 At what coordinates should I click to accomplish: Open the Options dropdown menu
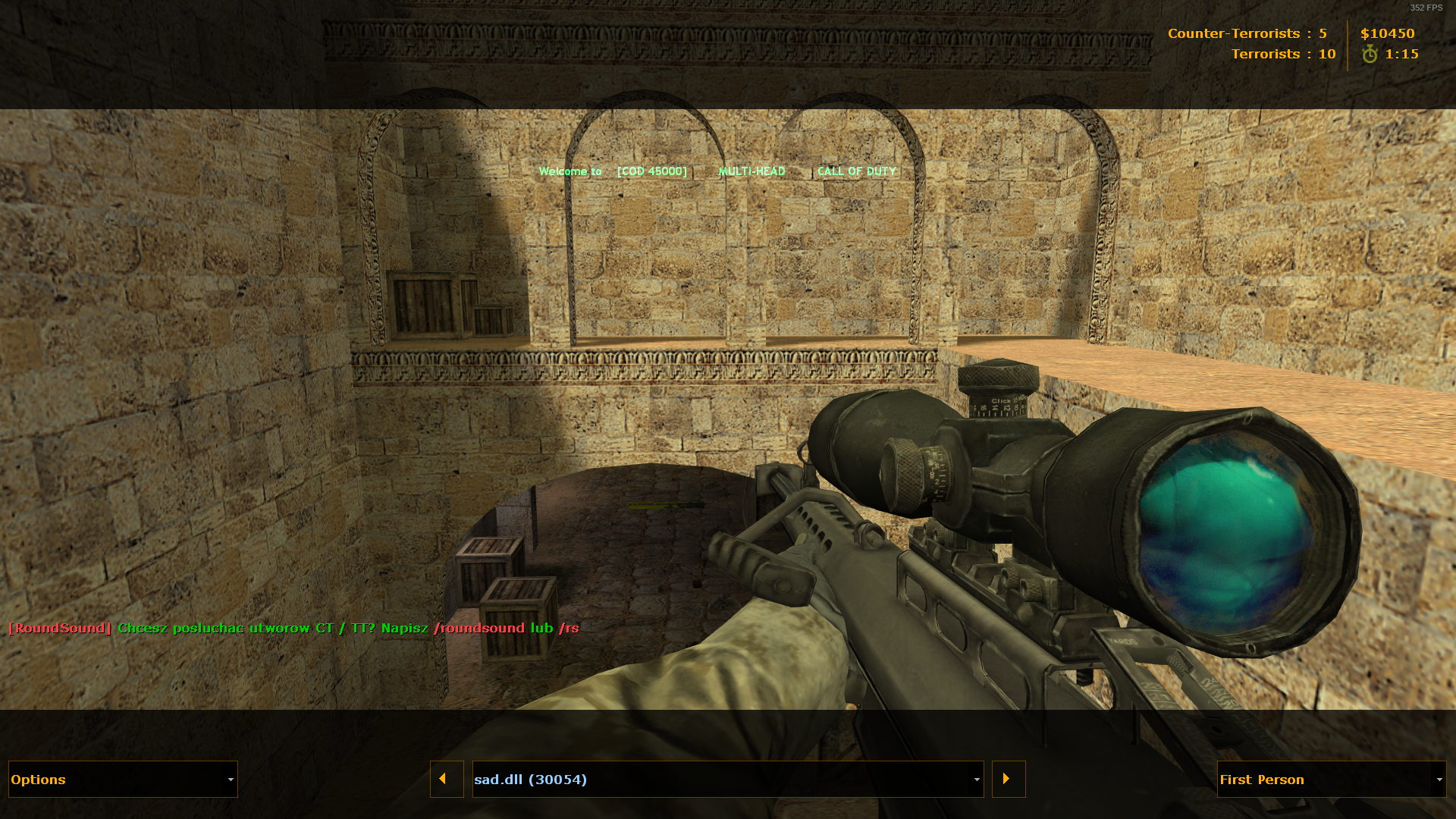pos(123,780)
